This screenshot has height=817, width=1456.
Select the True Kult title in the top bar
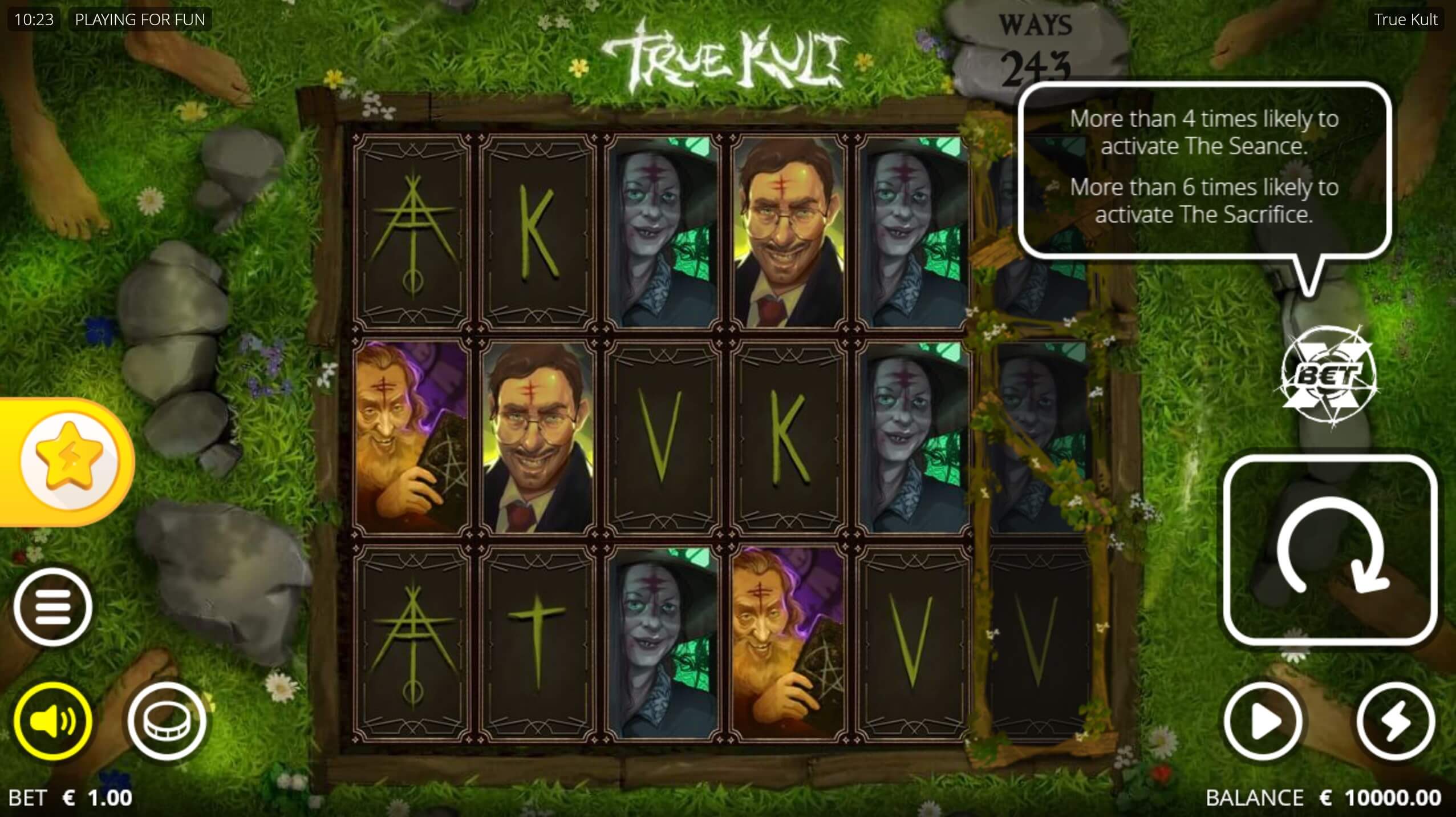(1405, 20)
